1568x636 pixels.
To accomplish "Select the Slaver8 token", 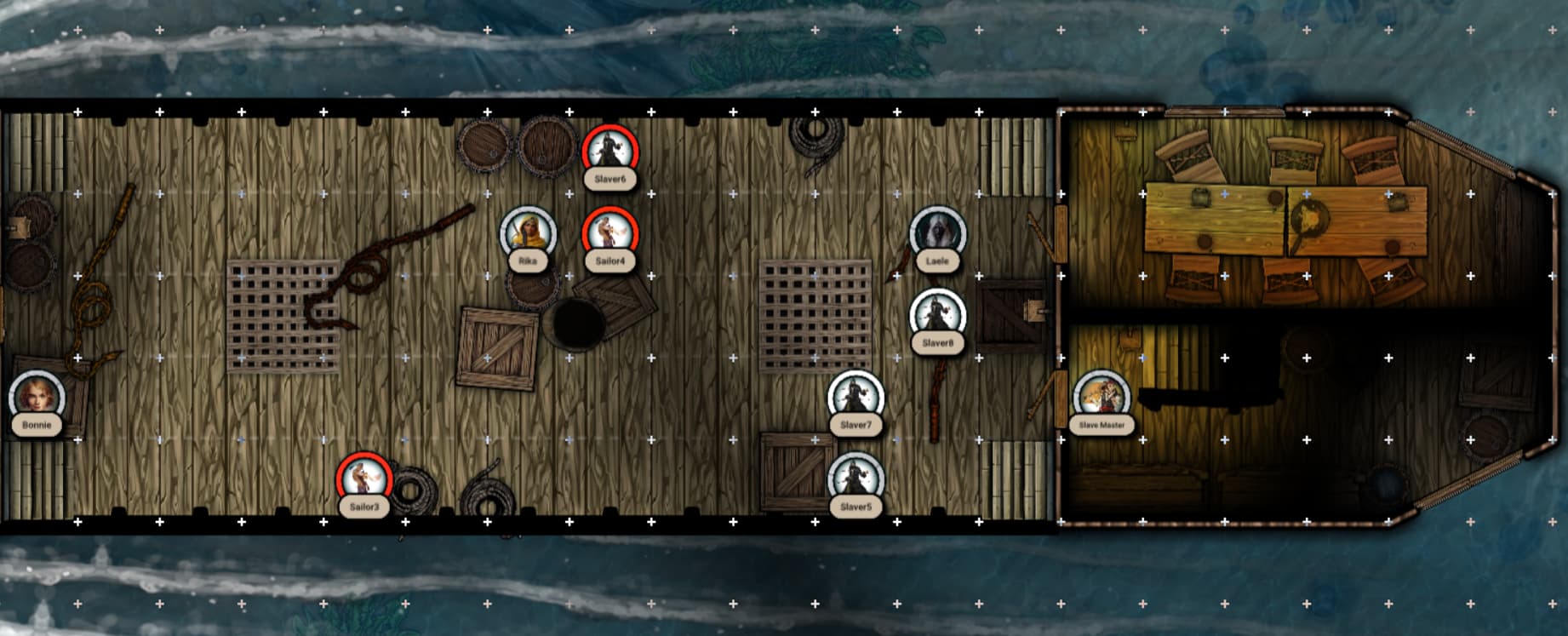I will pos(937,316).
